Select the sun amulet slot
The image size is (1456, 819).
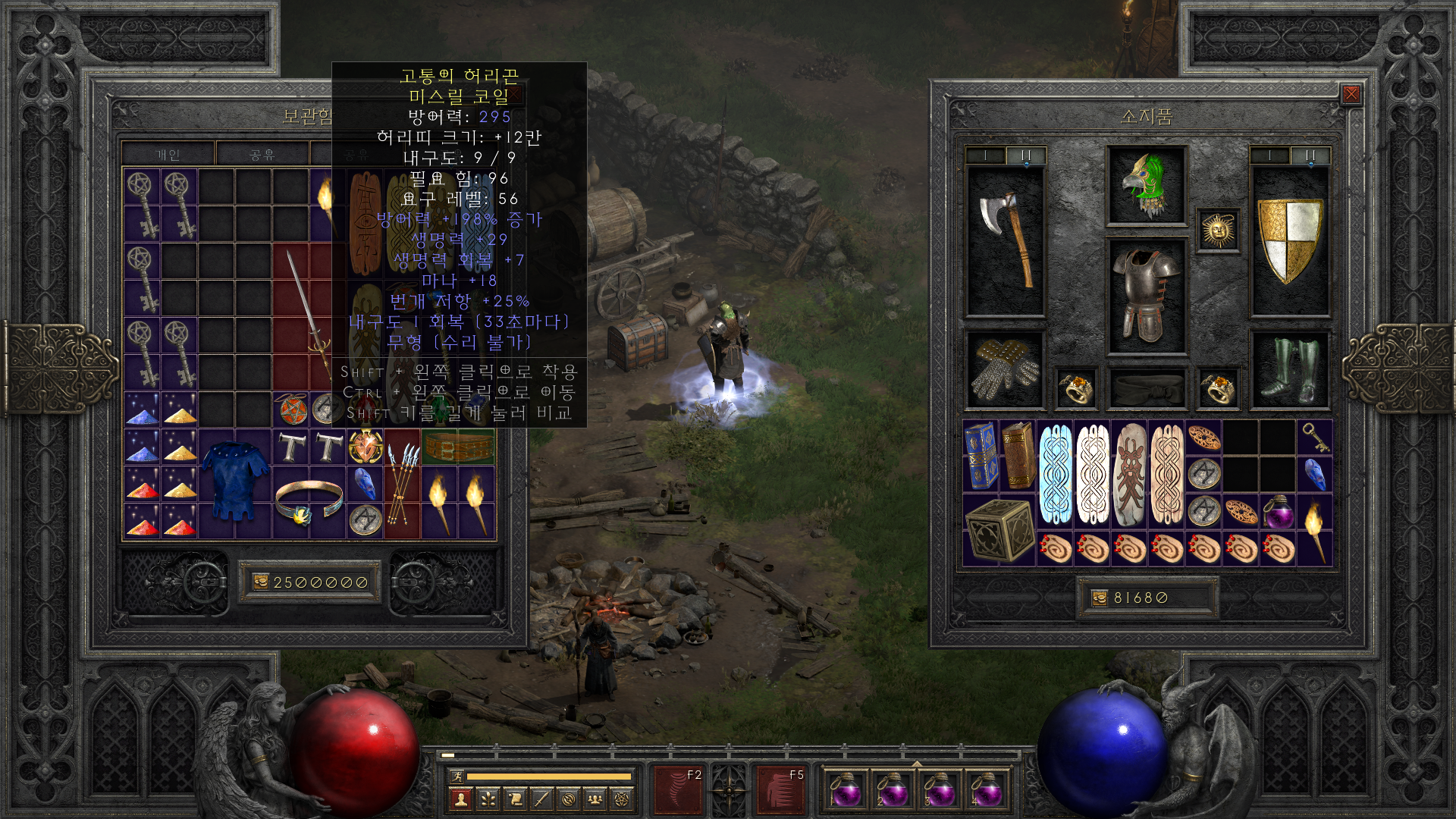[x=1218, y=230]
